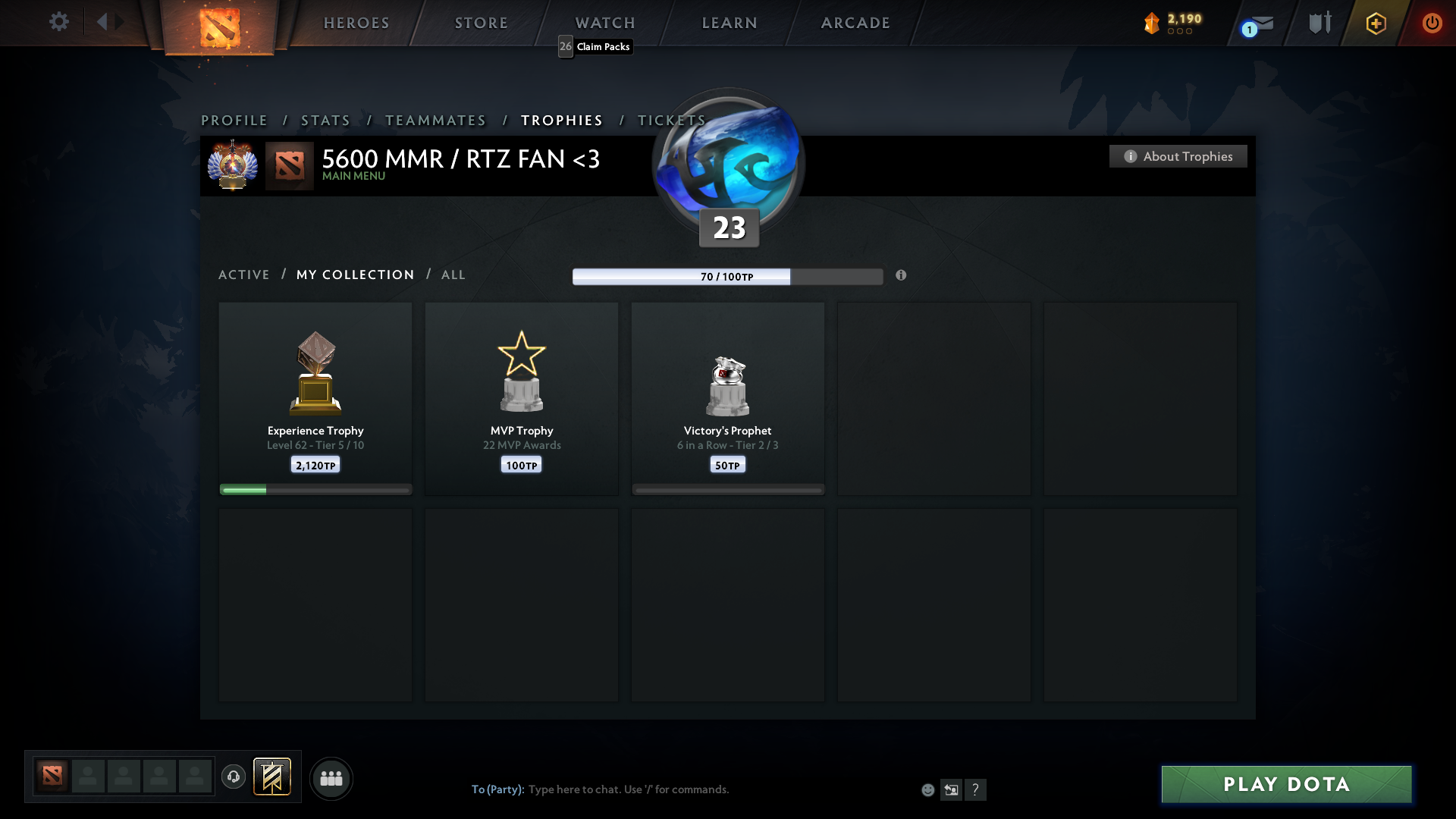Switch to the ACTIVE trophies filter

coord(244,275)
